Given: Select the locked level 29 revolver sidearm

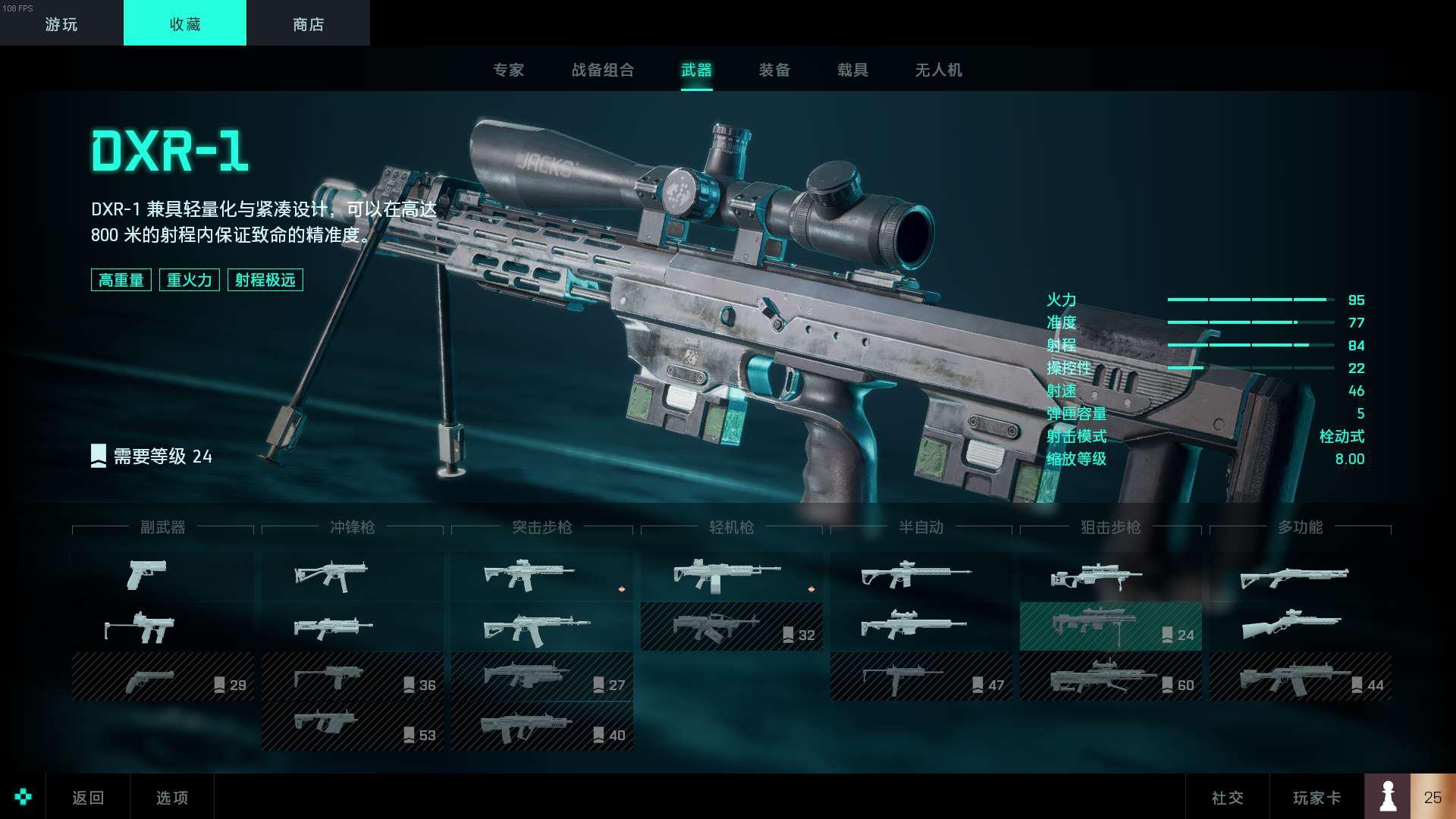Looking at the screenshot, I should [162, 676].
